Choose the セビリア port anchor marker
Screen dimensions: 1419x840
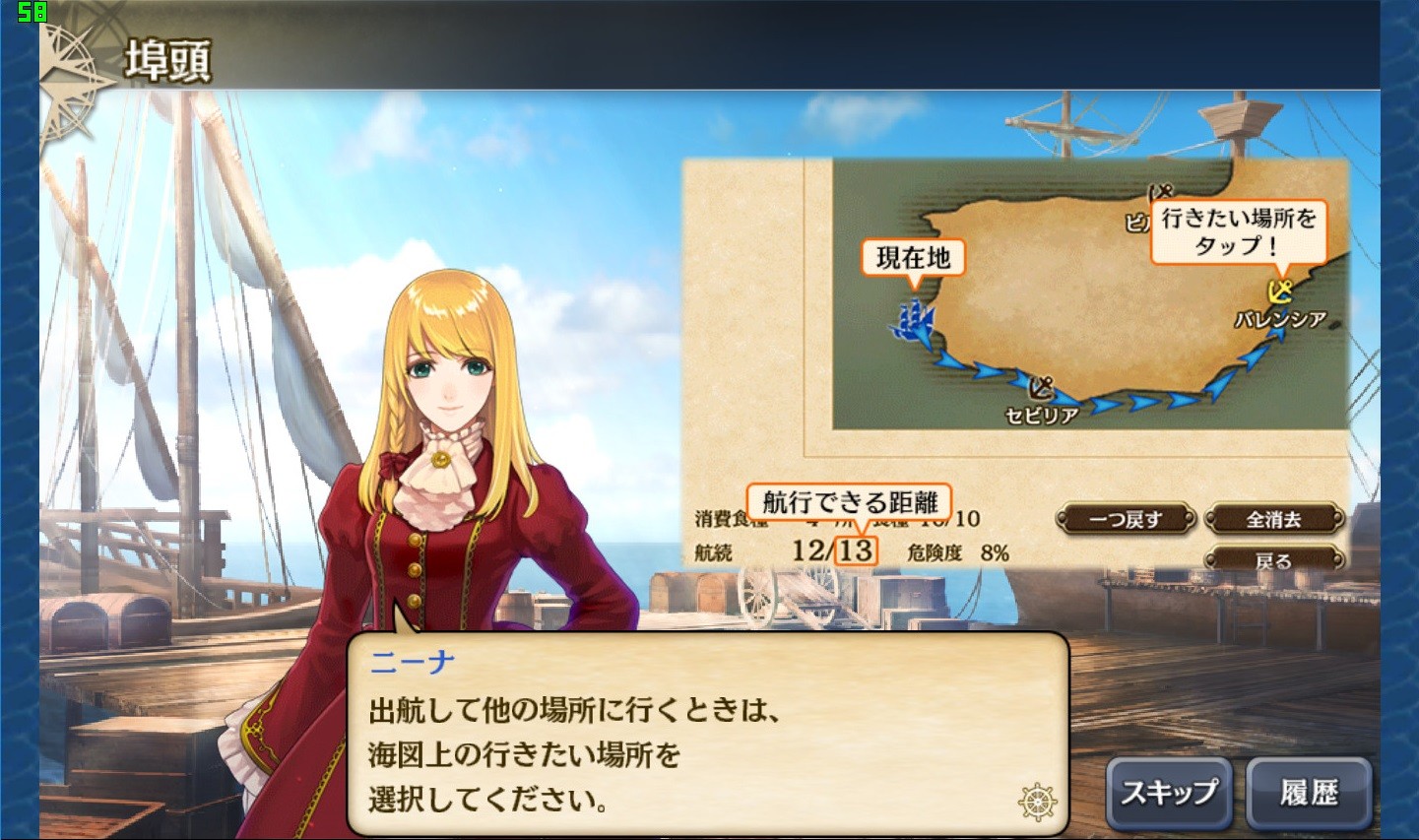1041,387
